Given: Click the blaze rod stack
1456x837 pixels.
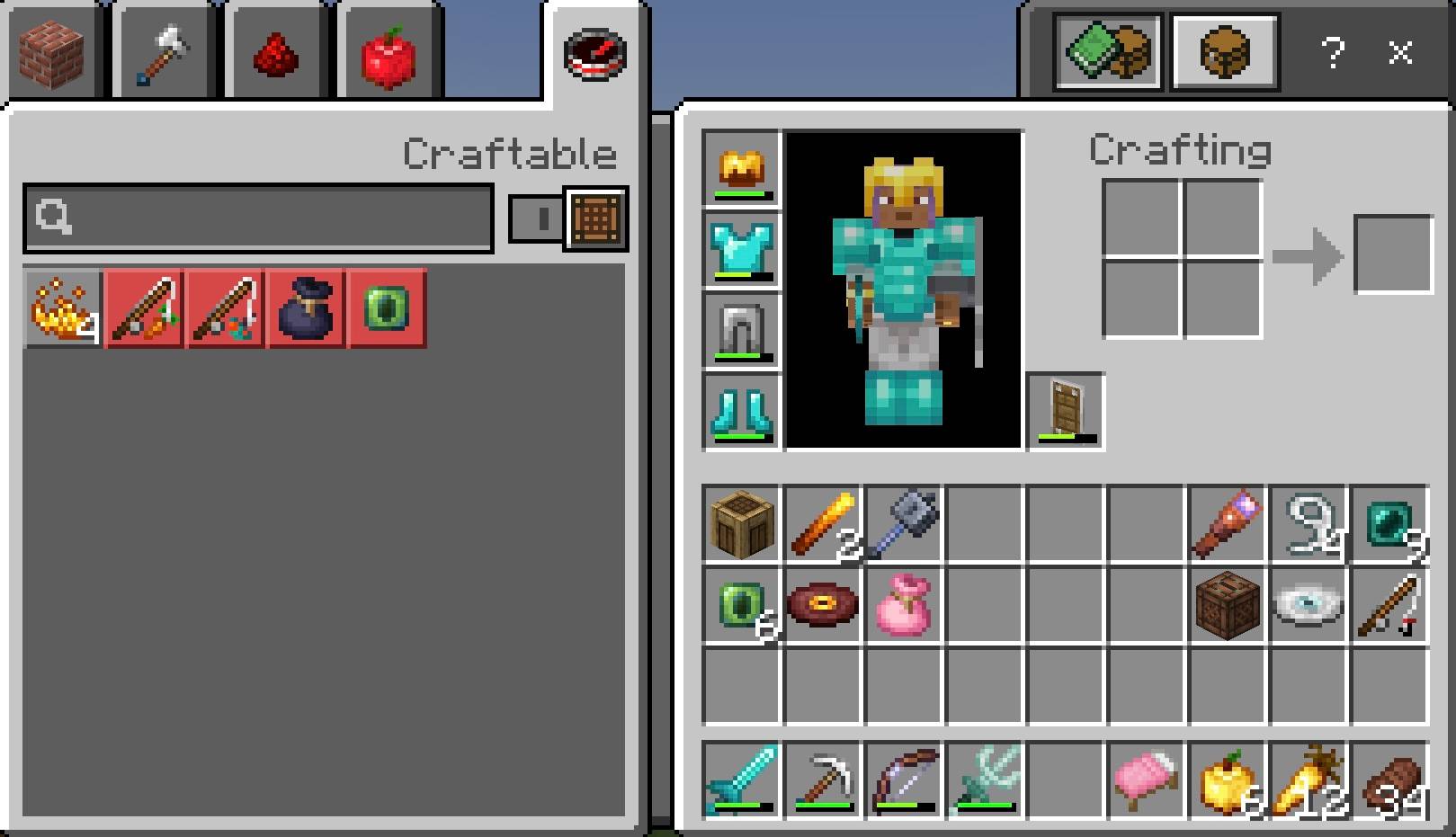Looking at the screenshot, I should click(x=823, y=526).
